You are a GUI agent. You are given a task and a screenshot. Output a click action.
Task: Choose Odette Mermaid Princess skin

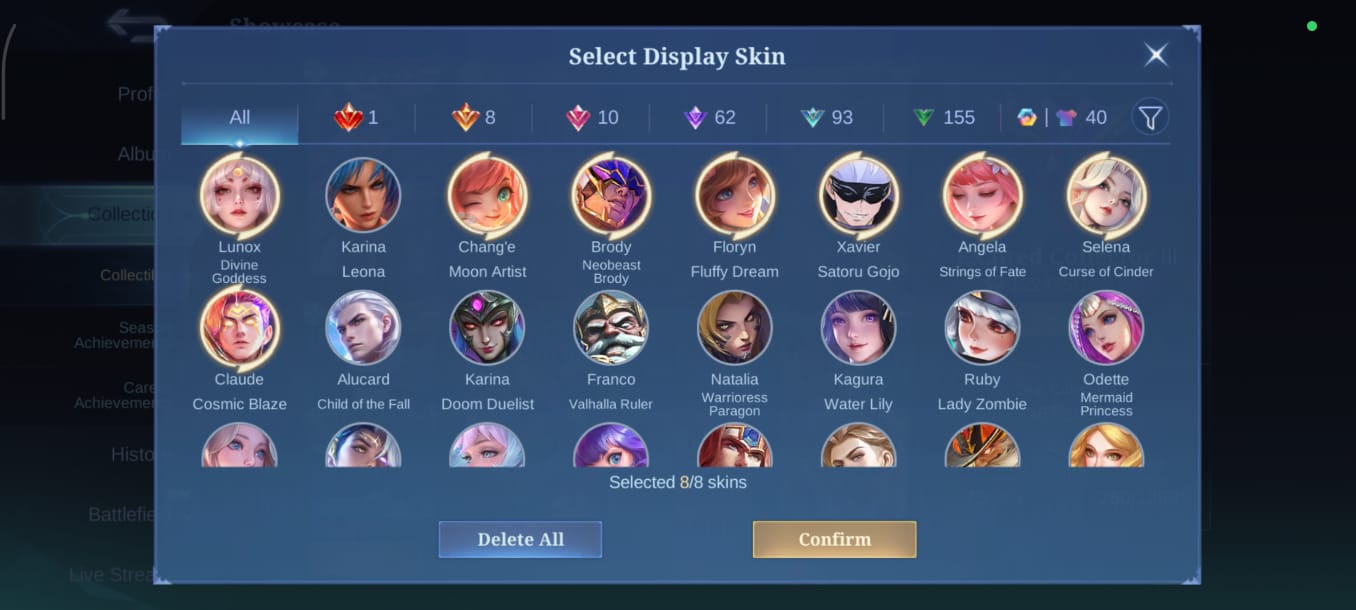click(1106, 328)
